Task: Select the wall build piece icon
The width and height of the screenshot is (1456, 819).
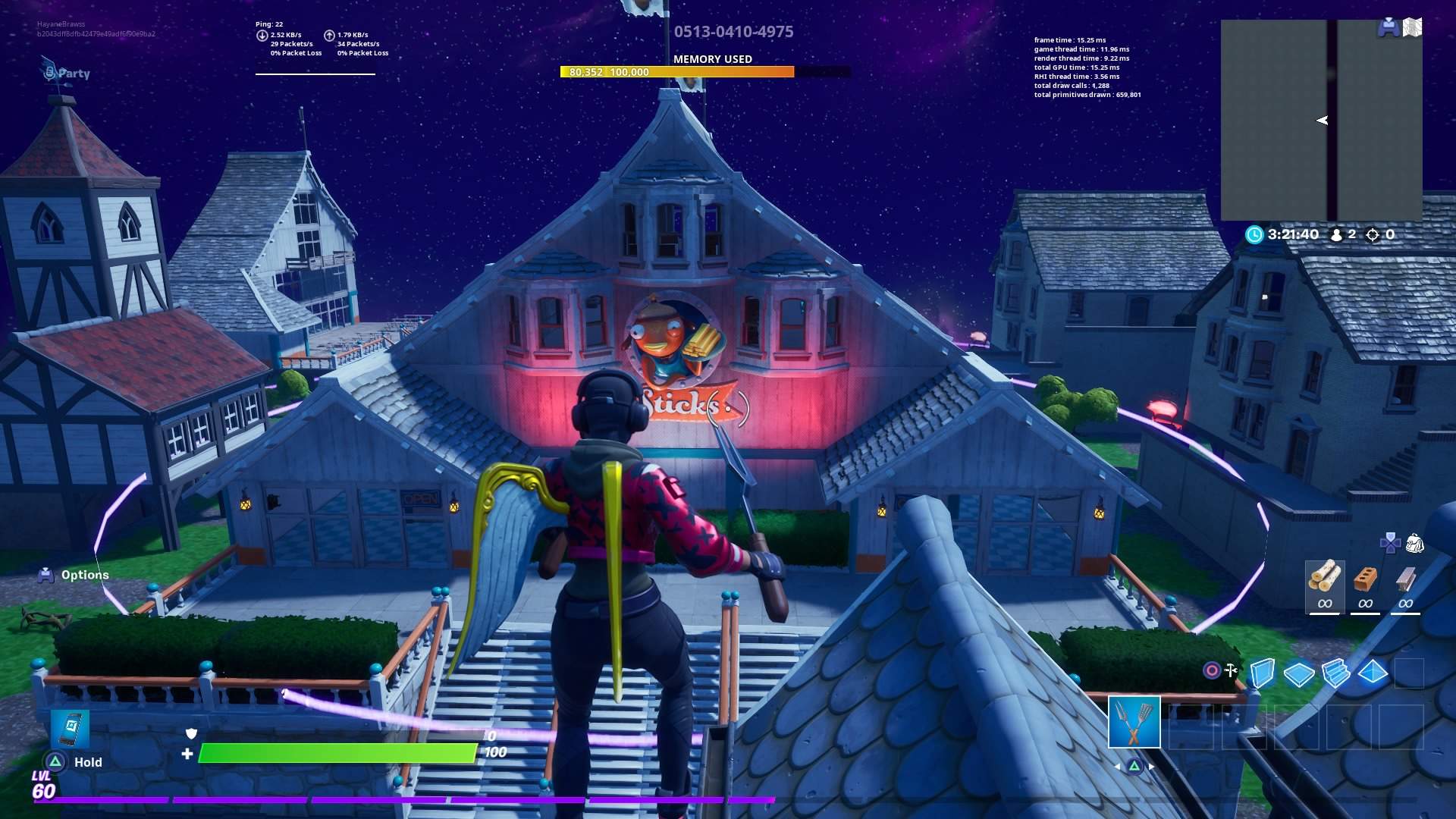Action: [1263, 673]
